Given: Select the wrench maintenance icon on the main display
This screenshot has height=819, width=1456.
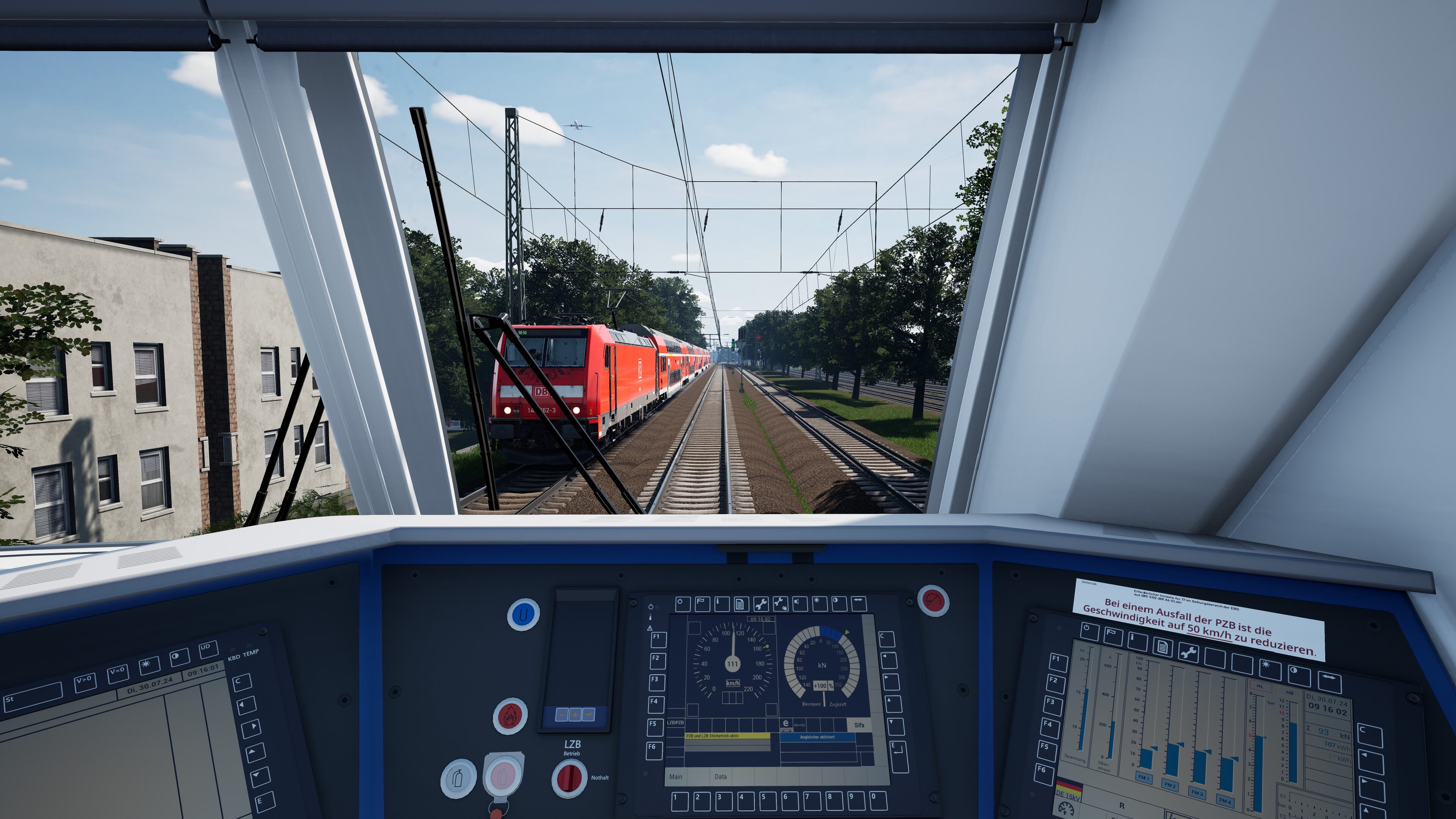Looking at the screenshot, I should [761, 606].
